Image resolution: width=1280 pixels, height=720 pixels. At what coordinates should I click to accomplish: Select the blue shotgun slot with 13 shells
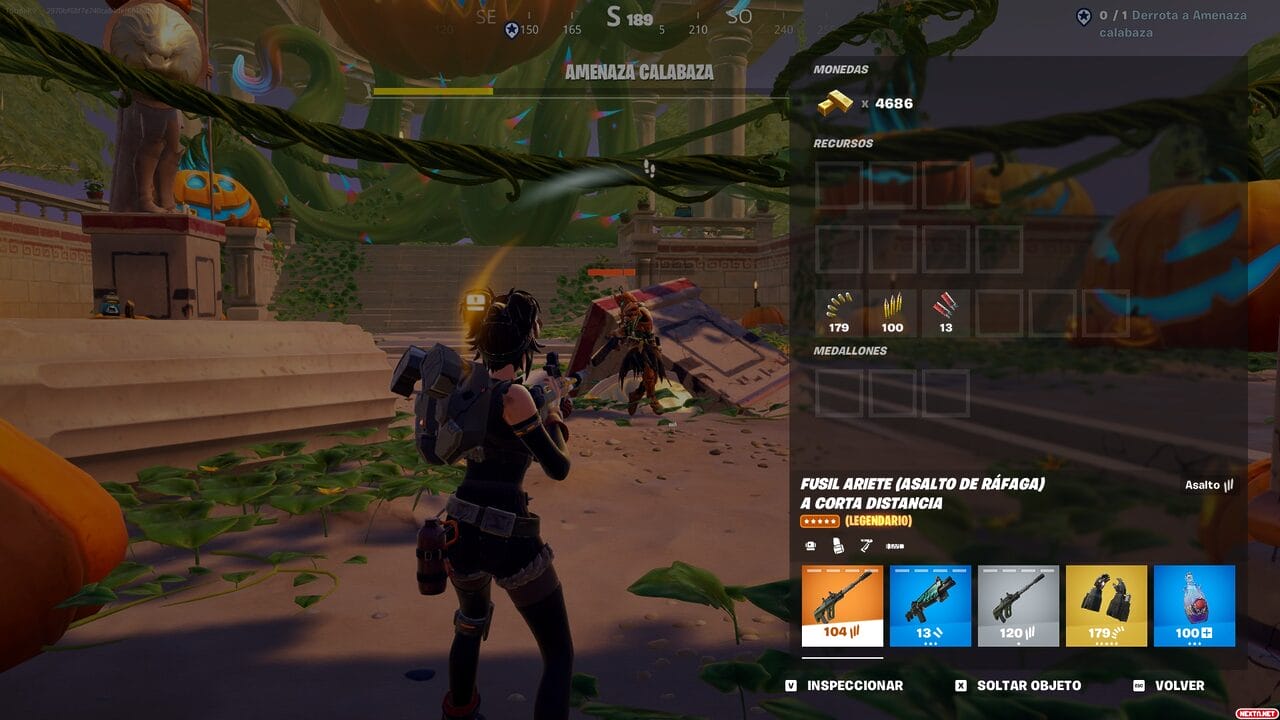tap(930, 606)
